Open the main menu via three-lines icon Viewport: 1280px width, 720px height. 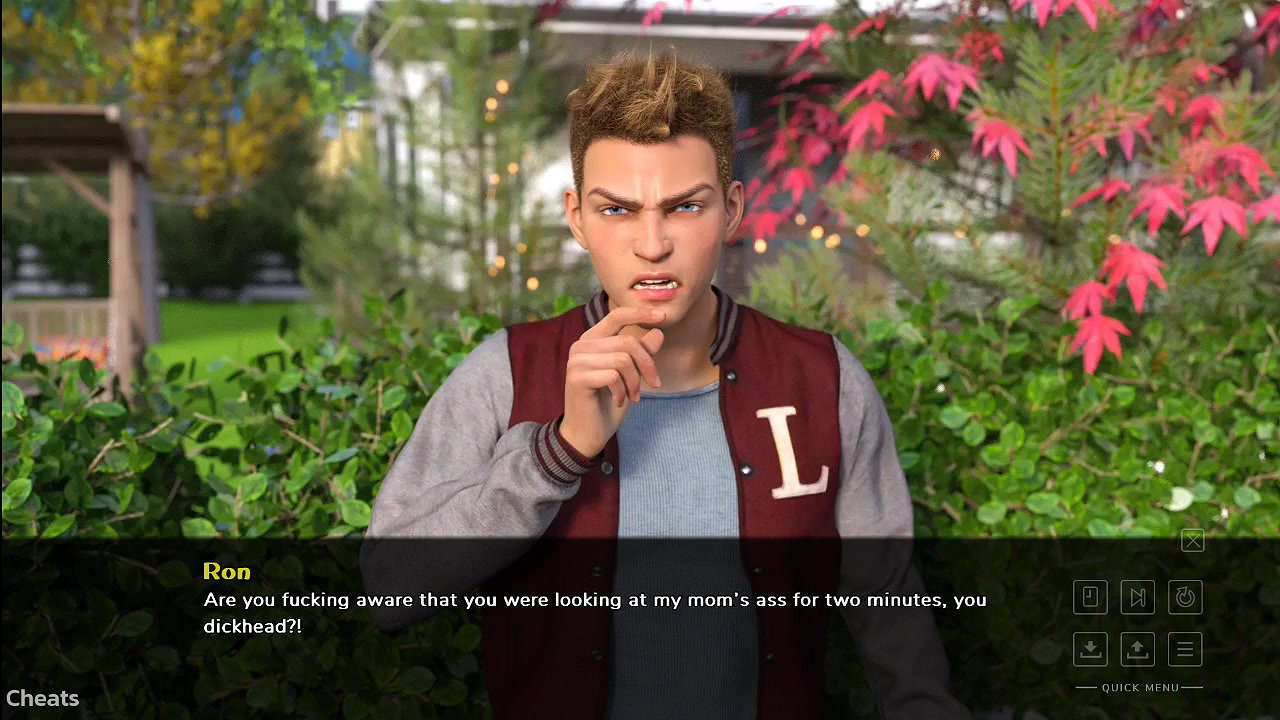tap(1185, 649)
